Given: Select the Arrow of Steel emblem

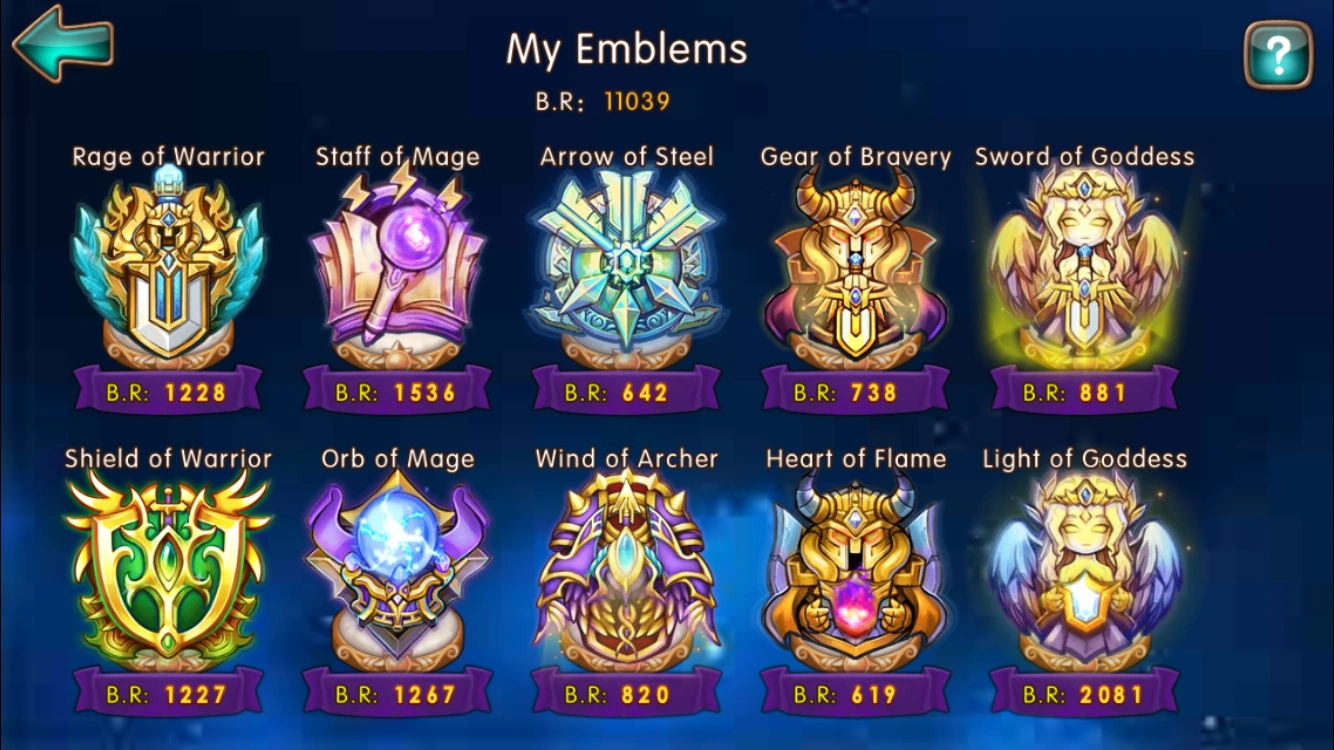Looking at the screenshot, I should [x=627, y=270].
